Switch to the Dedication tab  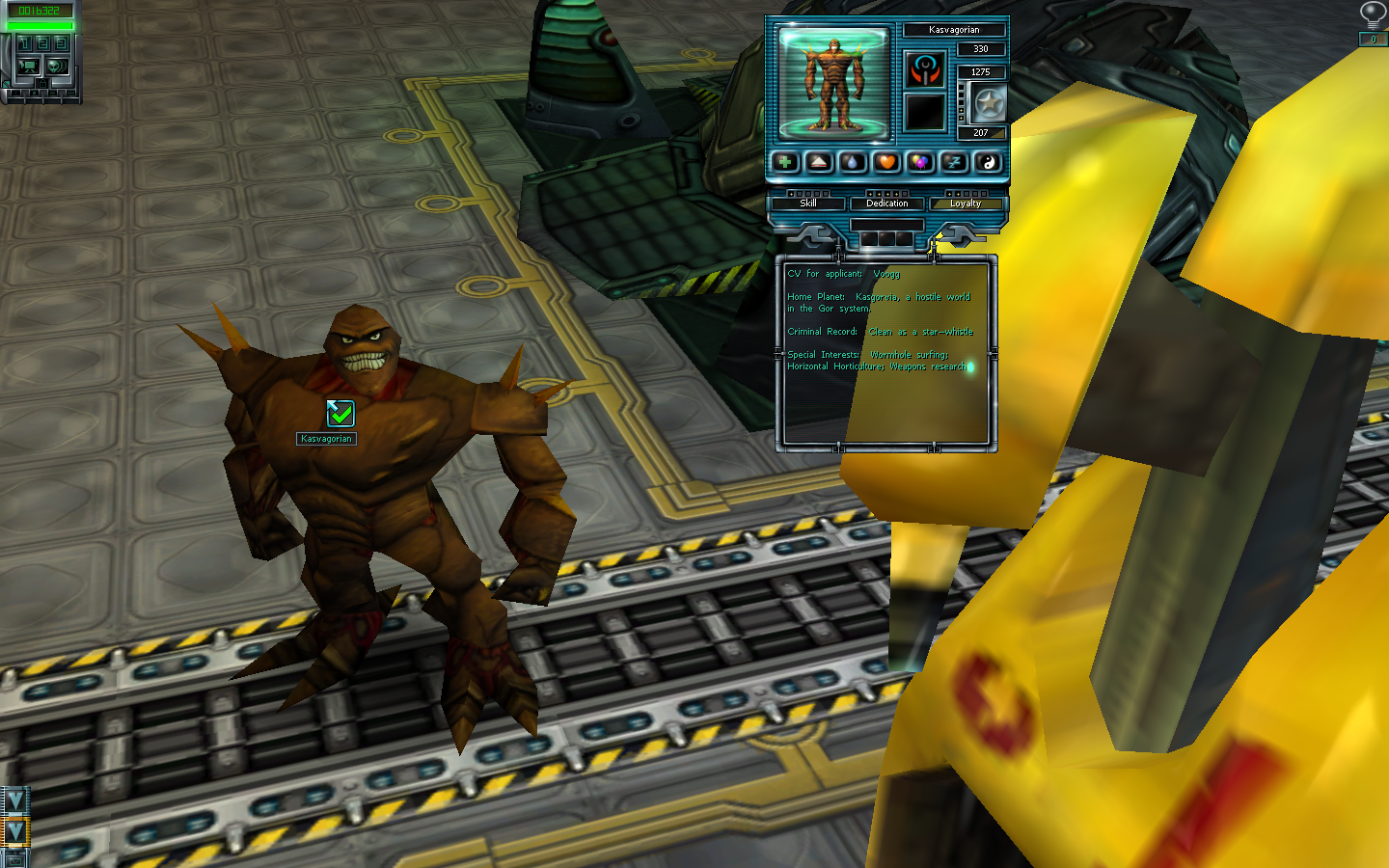click(x=887, y=203)
